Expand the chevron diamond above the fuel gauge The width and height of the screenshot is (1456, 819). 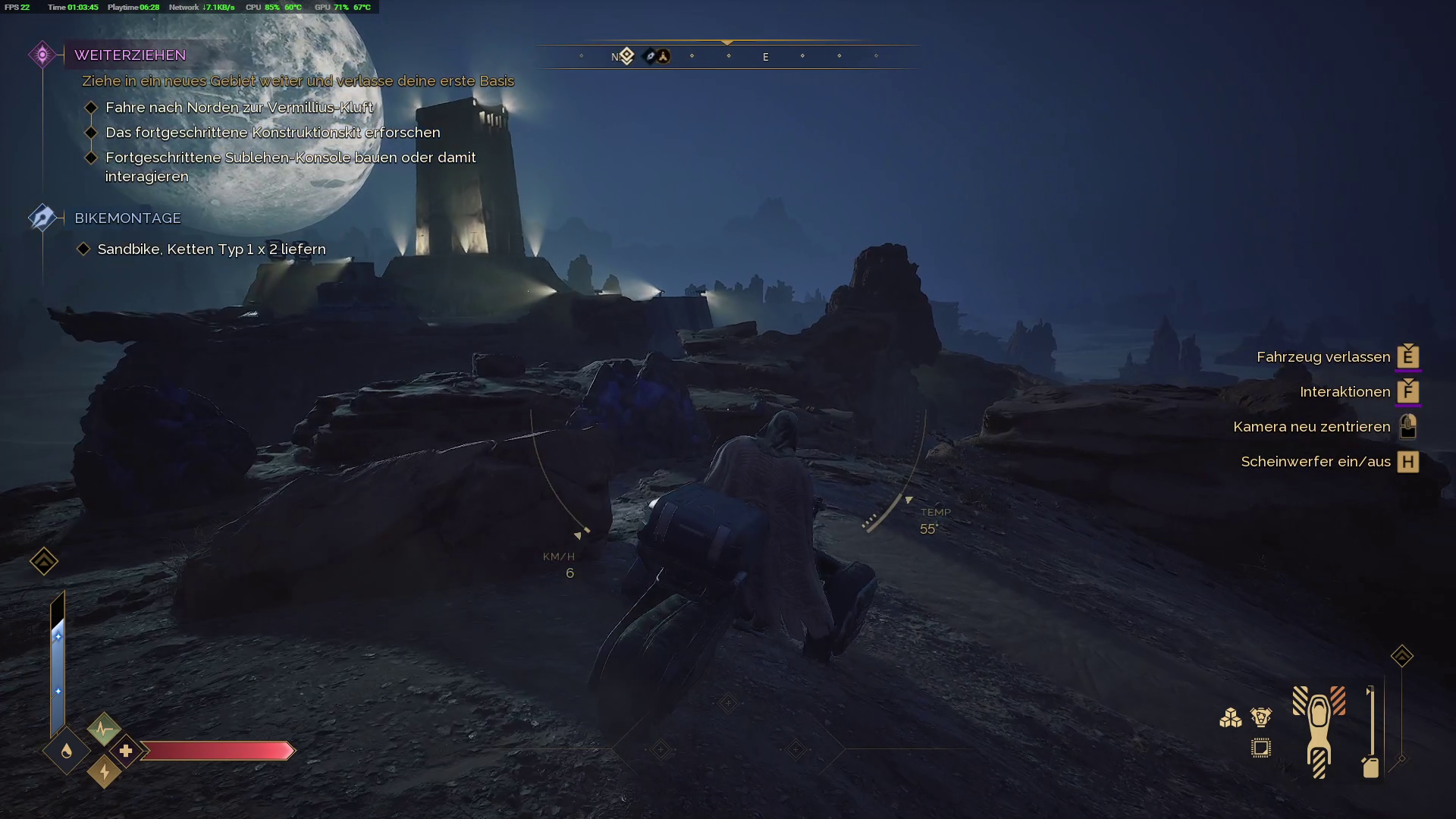(x=1401, y=656)
